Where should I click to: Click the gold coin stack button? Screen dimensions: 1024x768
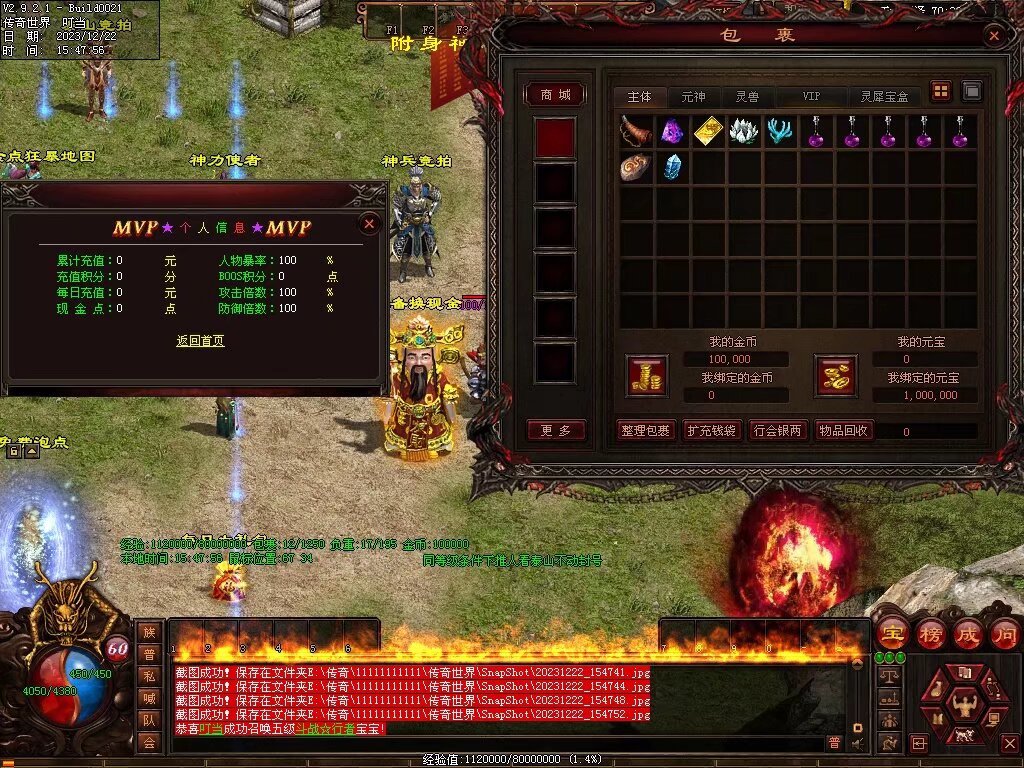click(646, 375)
